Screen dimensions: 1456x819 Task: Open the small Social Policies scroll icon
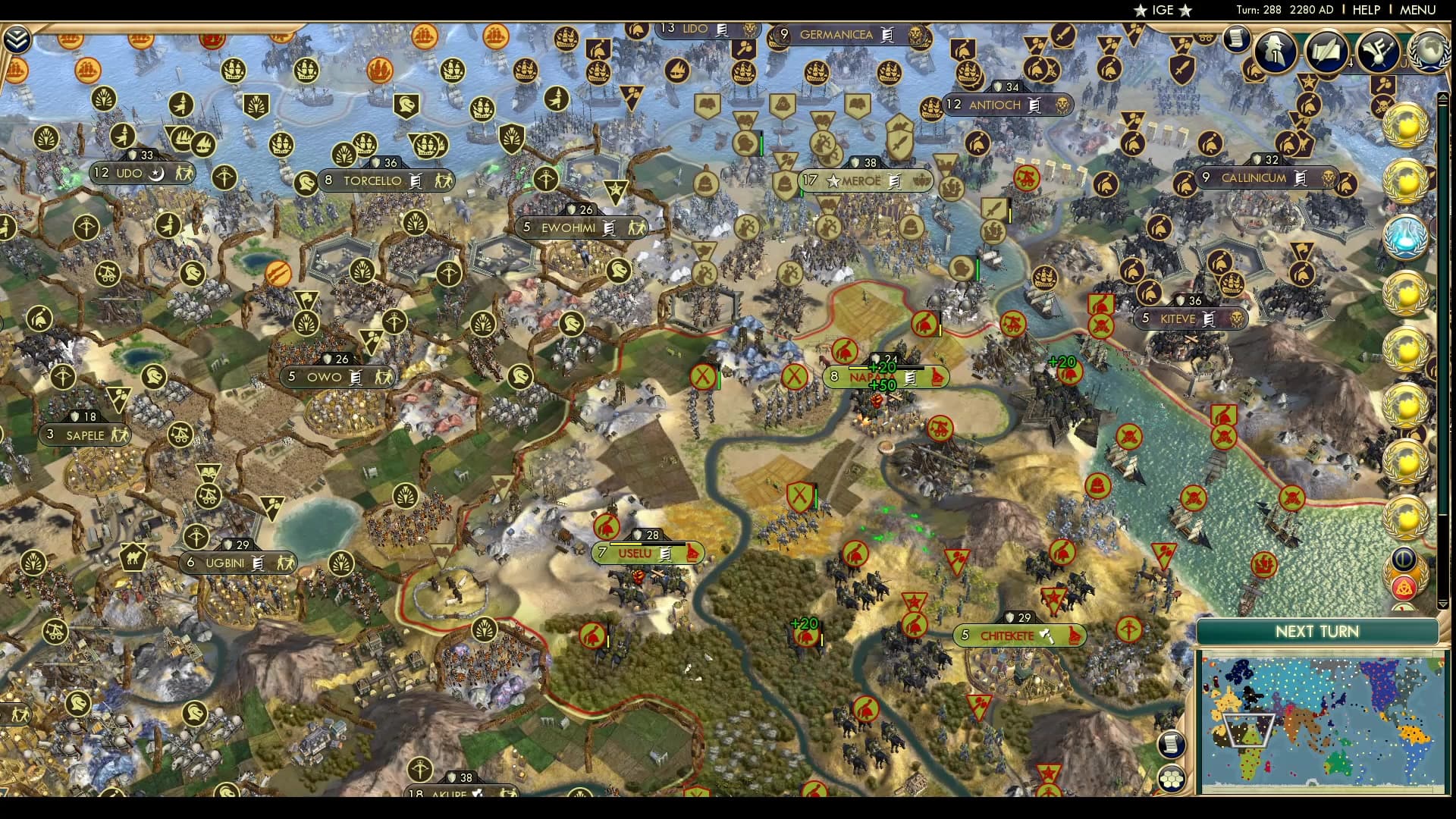(1237, 38)
